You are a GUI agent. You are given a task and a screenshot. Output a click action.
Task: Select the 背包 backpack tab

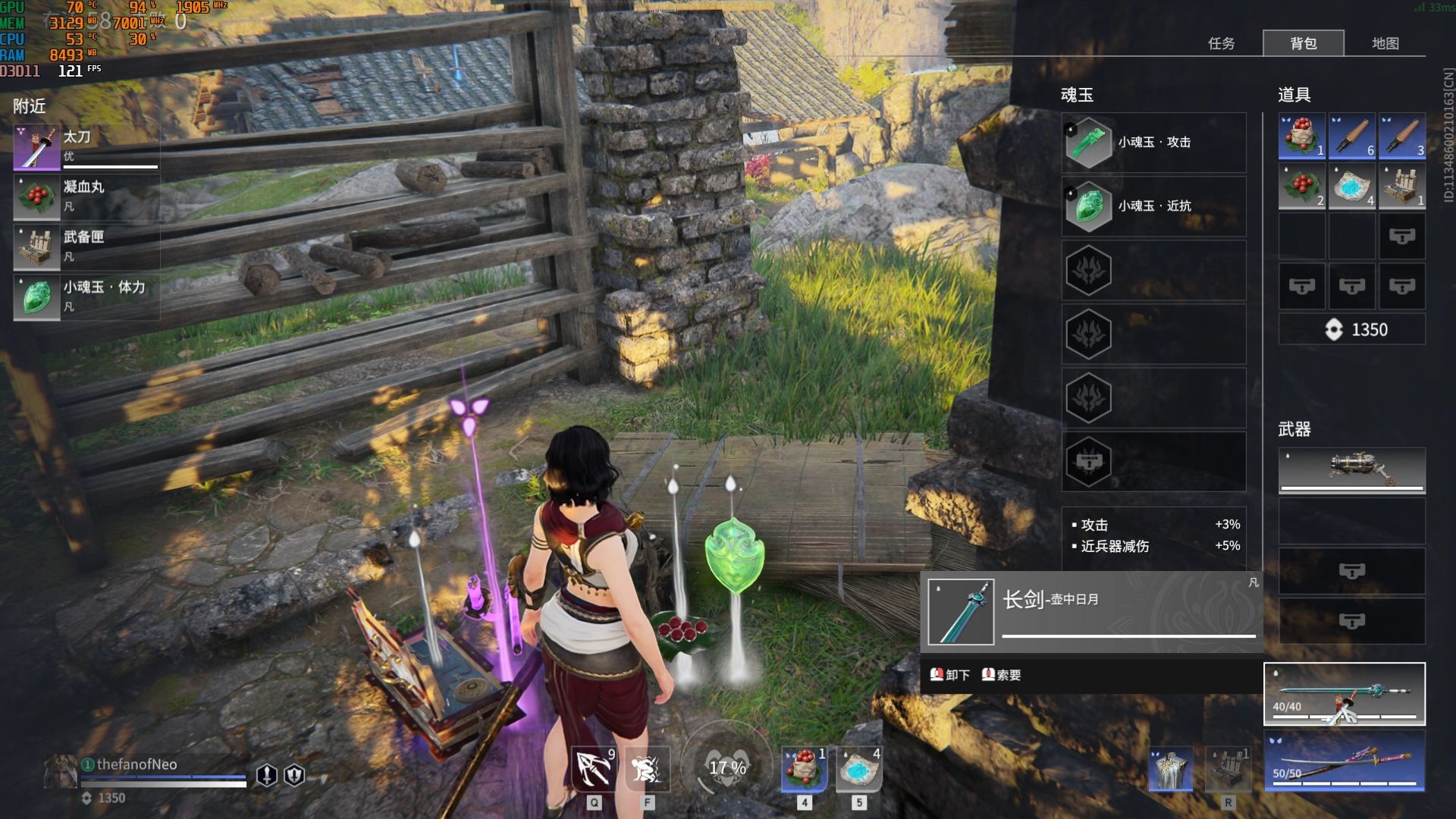1303,43
